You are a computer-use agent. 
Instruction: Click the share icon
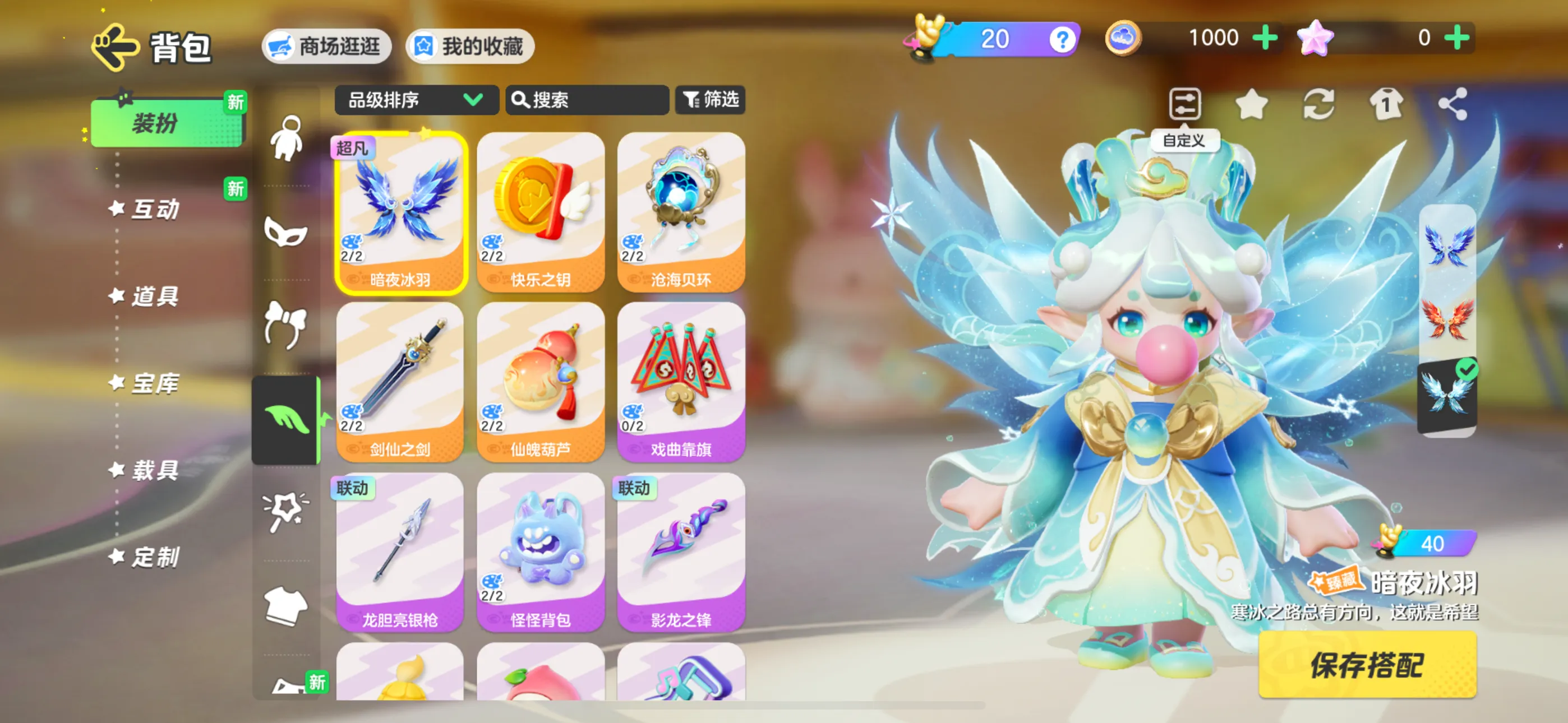pos(1452,104)
